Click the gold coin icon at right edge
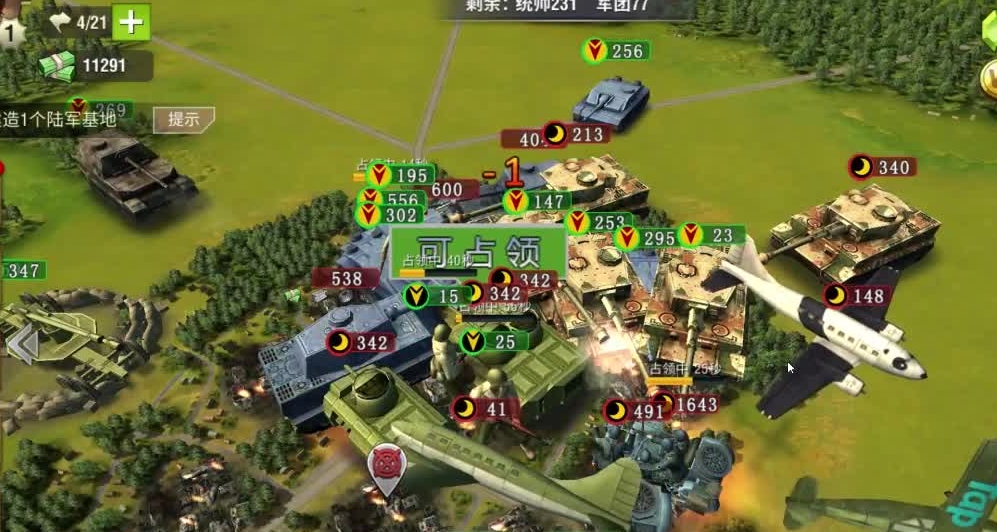This screenshot has height=532, width=997. coord(990,78)
